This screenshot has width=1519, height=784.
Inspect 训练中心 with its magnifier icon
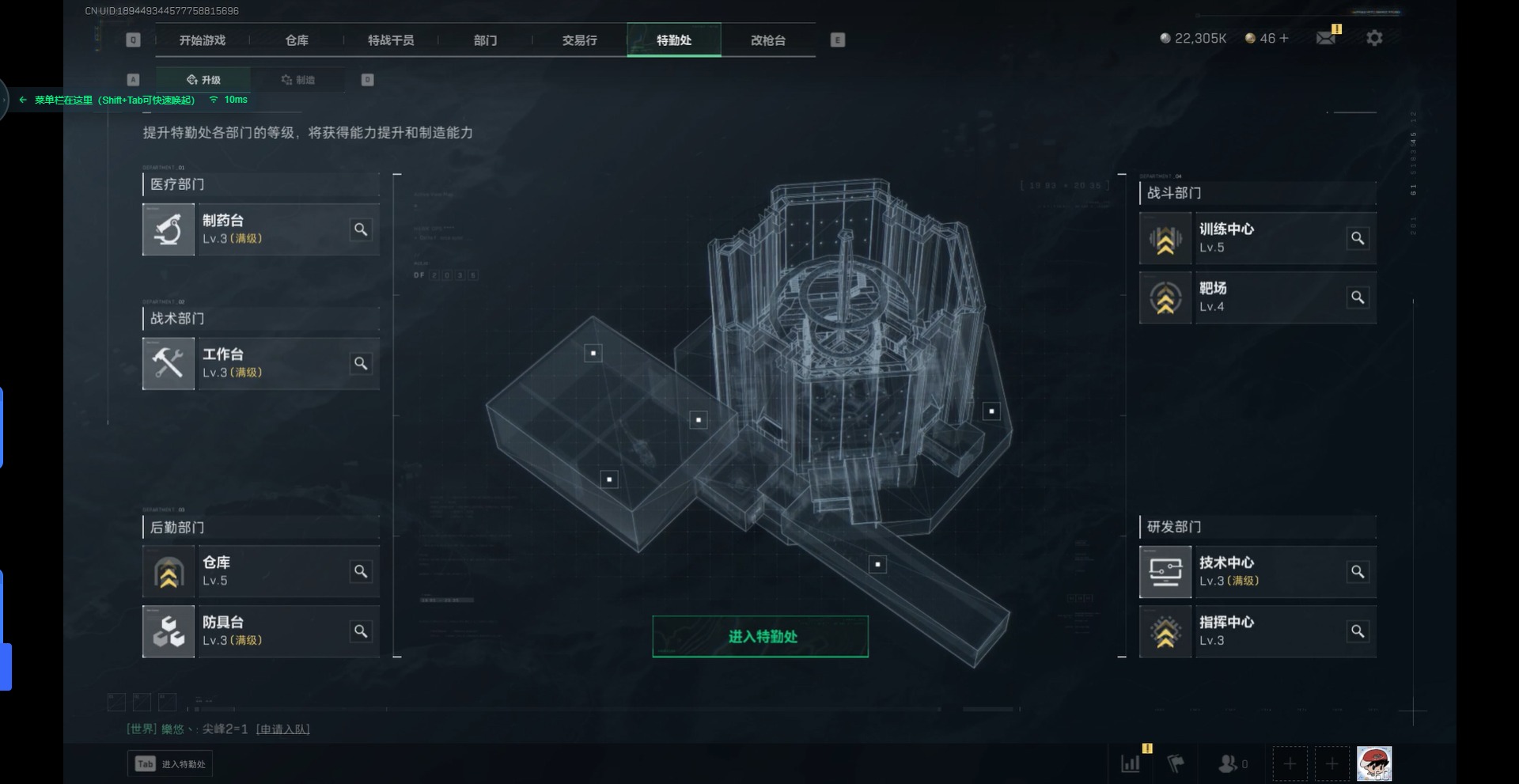[1357, 238]
